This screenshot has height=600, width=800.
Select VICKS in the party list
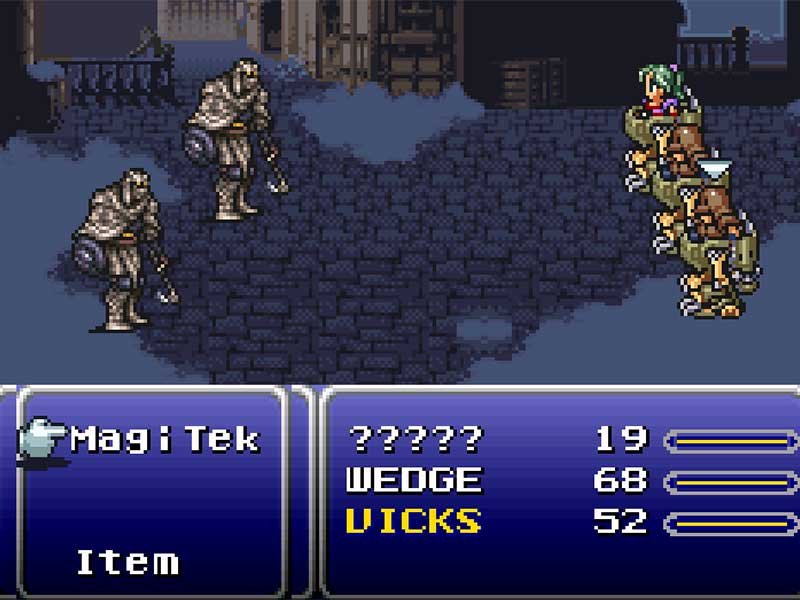pos(414,521)
